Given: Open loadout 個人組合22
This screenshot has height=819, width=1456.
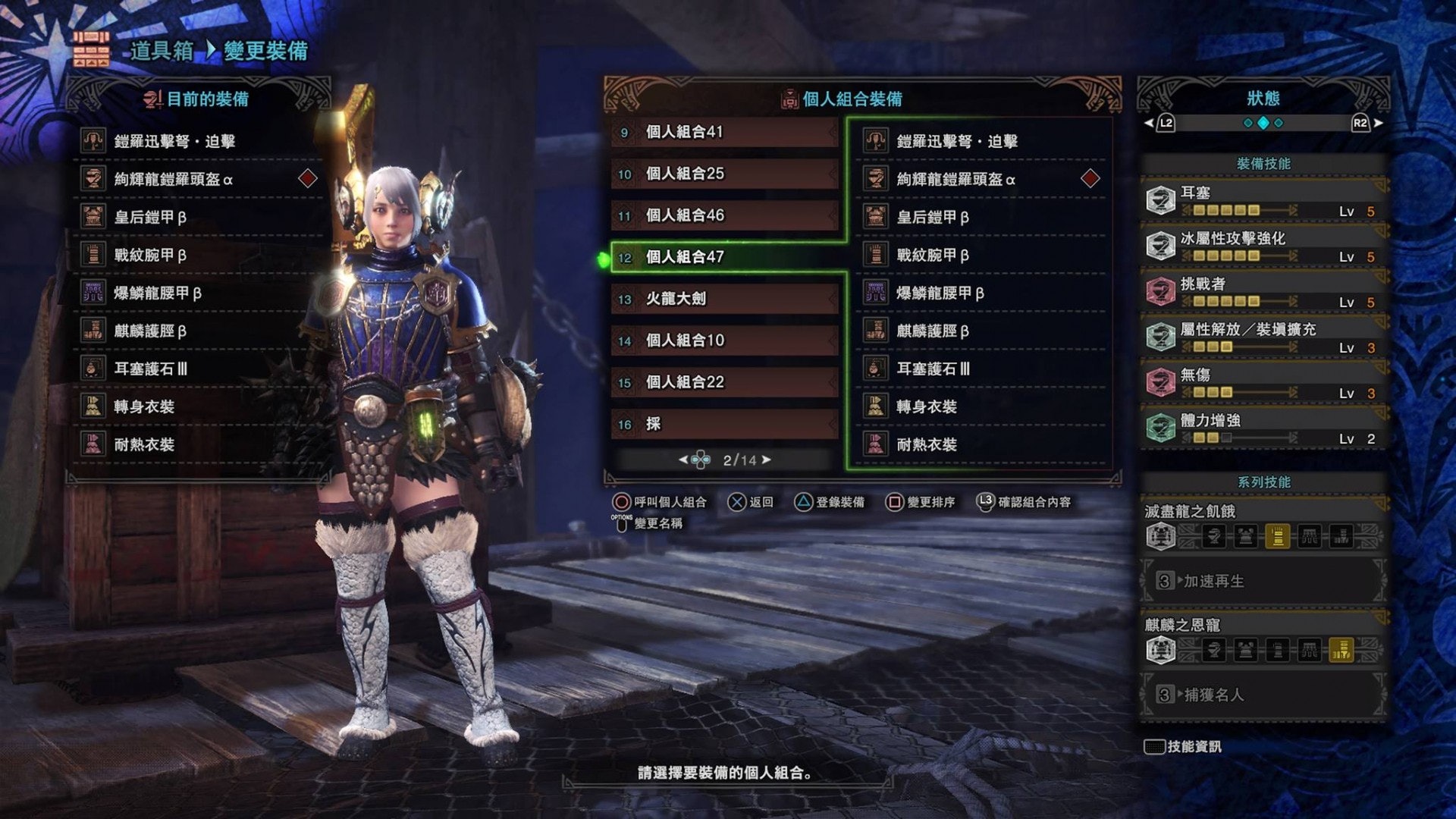Looking at the screenshot, I should (x=724, y=382).
